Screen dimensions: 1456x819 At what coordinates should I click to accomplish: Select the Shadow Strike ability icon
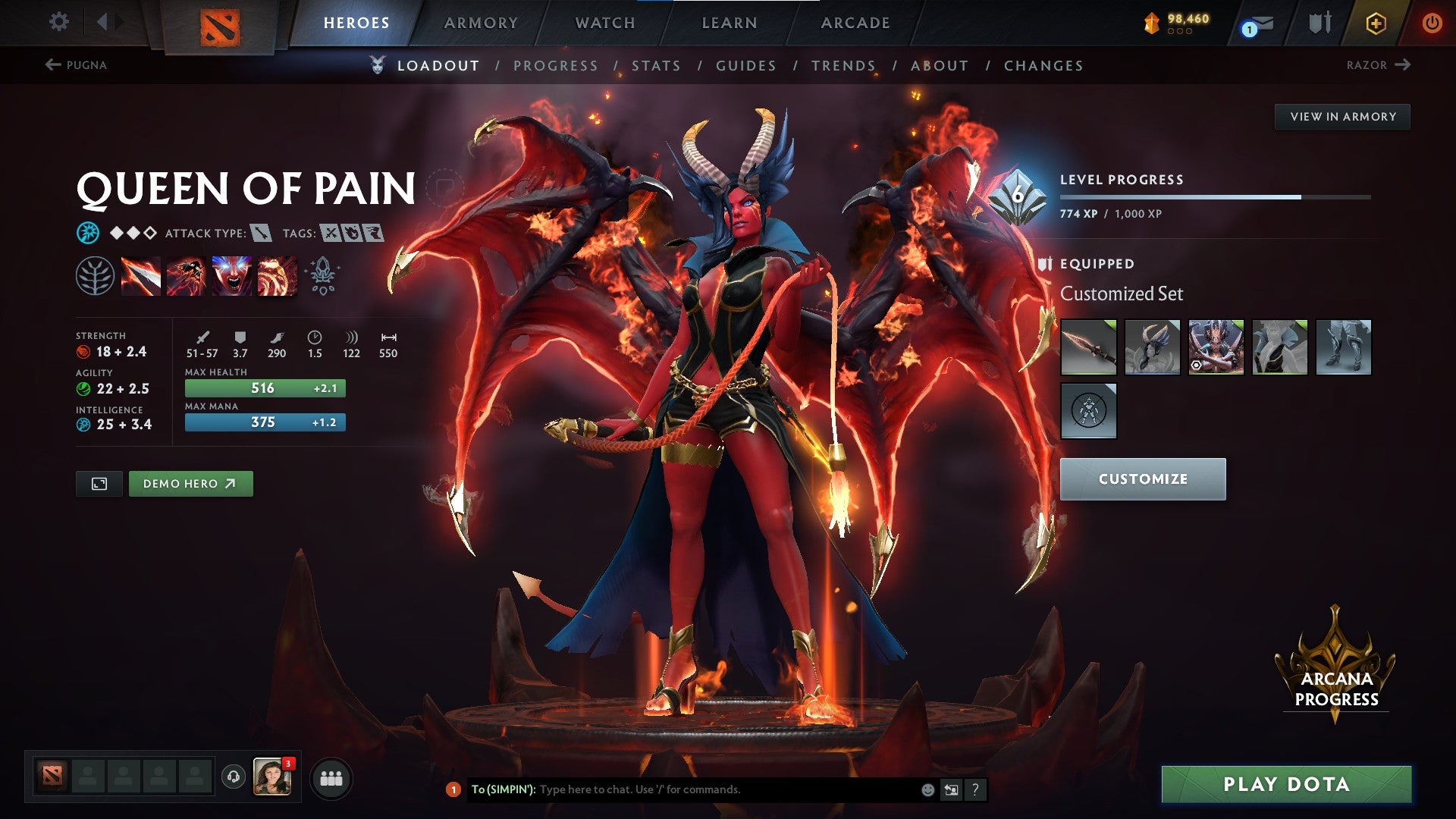[140, 277]
